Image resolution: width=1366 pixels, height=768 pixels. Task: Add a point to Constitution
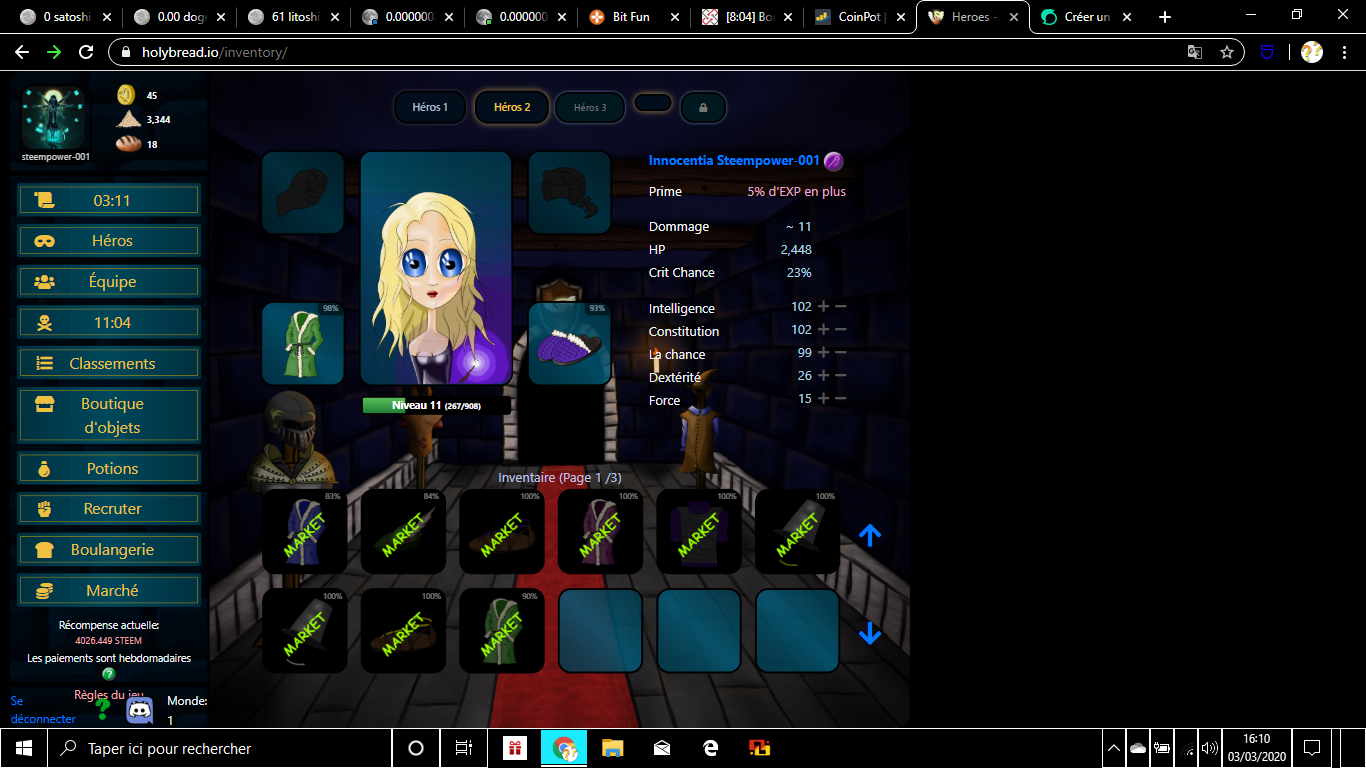[x=824, y=330]
